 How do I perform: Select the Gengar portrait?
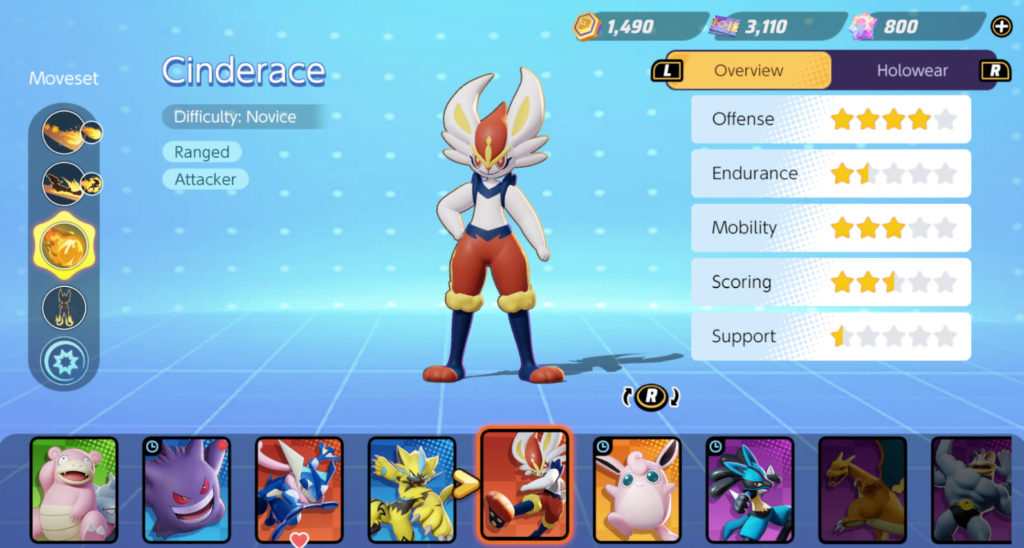pos(186,490)
